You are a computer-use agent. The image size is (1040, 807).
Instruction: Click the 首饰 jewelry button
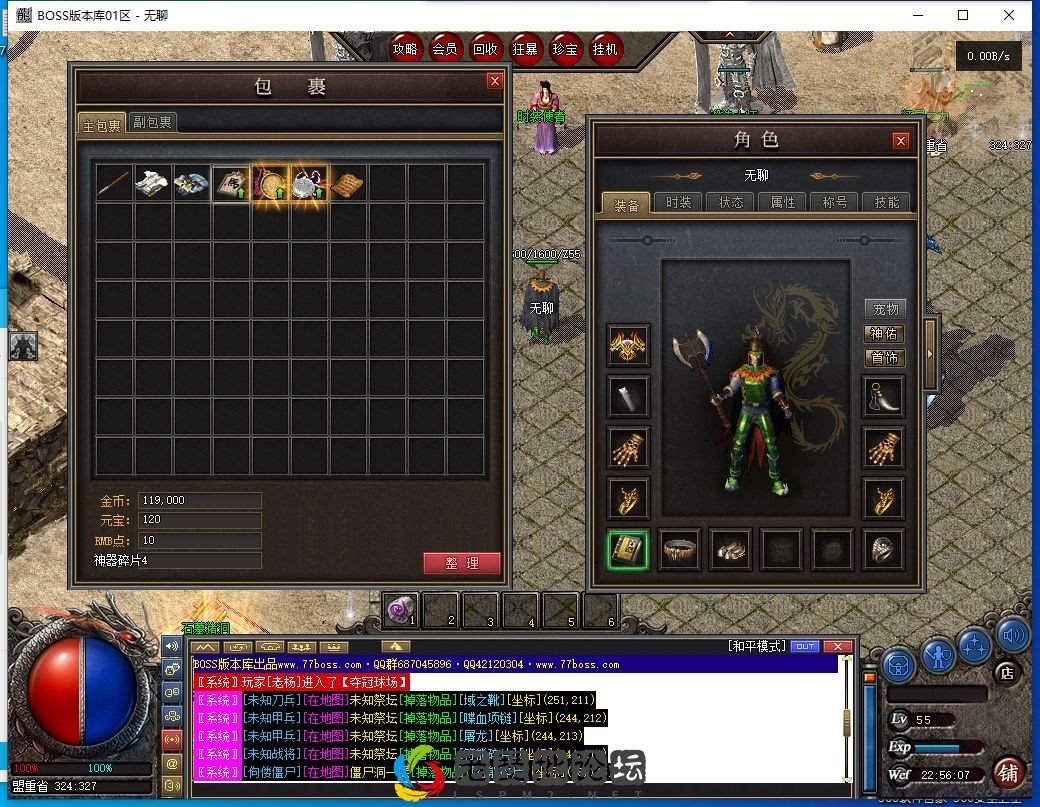[884, 357]
